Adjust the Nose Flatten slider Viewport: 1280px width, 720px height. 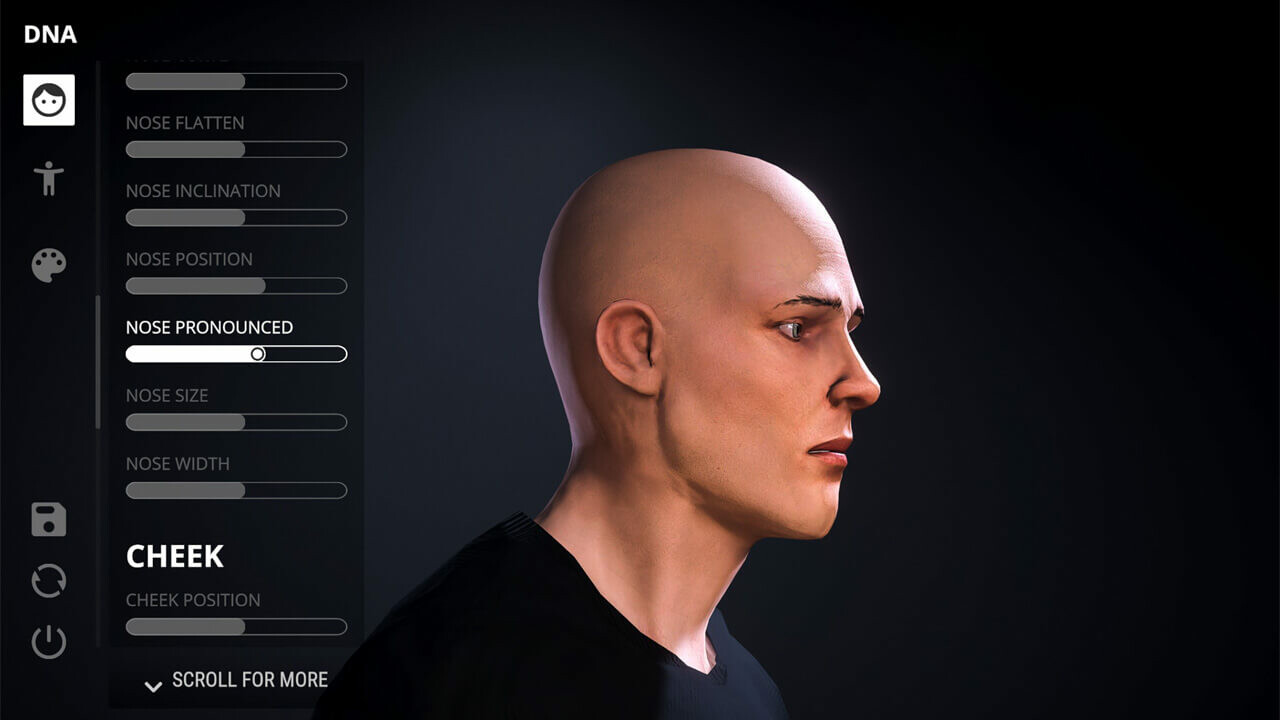coord(236,149)
